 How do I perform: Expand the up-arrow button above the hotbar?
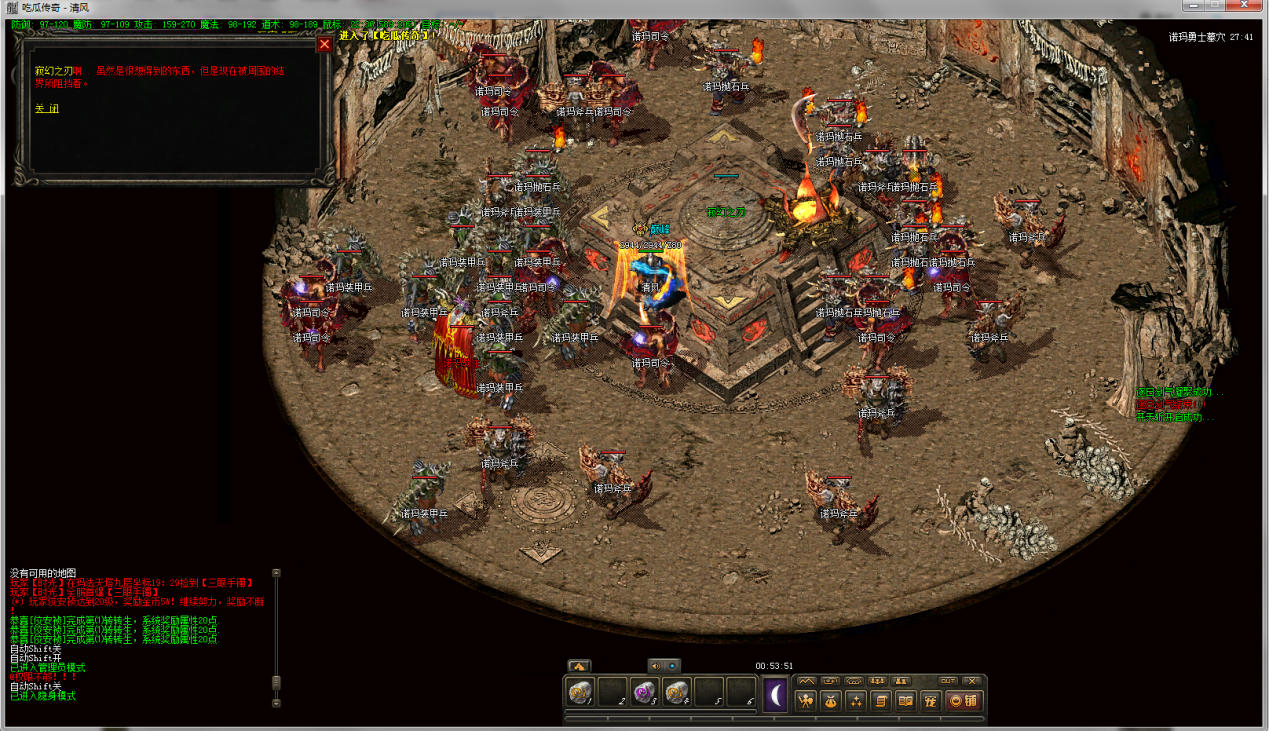579,665
